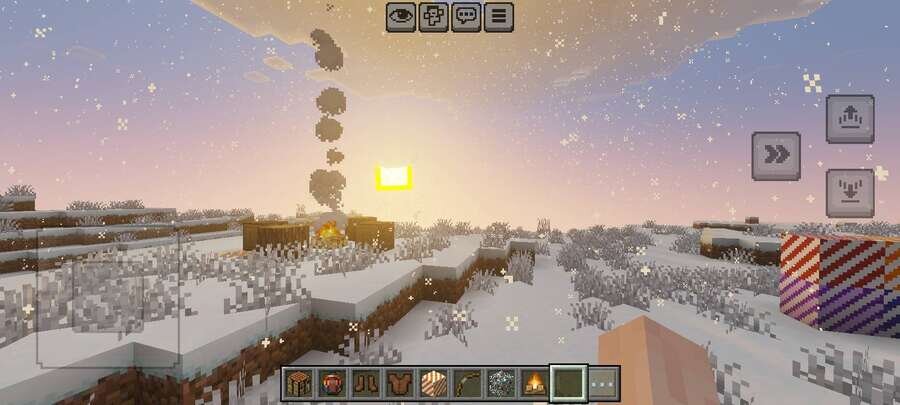This screenshot has width=900, height=405.
Task: Tap the fly down arrow button
Action: click(x=849, y=192)
